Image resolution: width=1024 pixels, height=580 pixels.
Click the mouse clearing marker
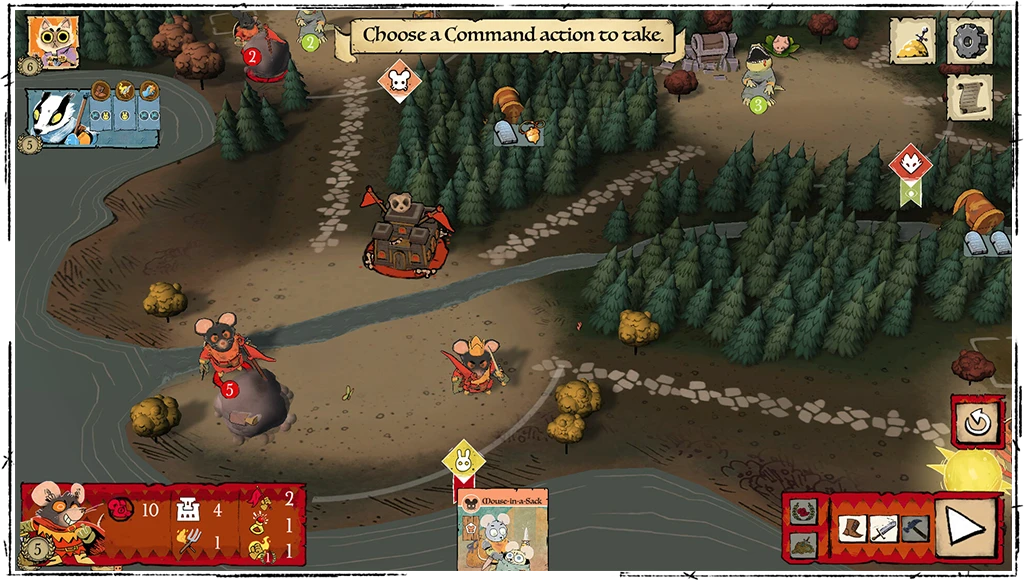tap(399, 80)
